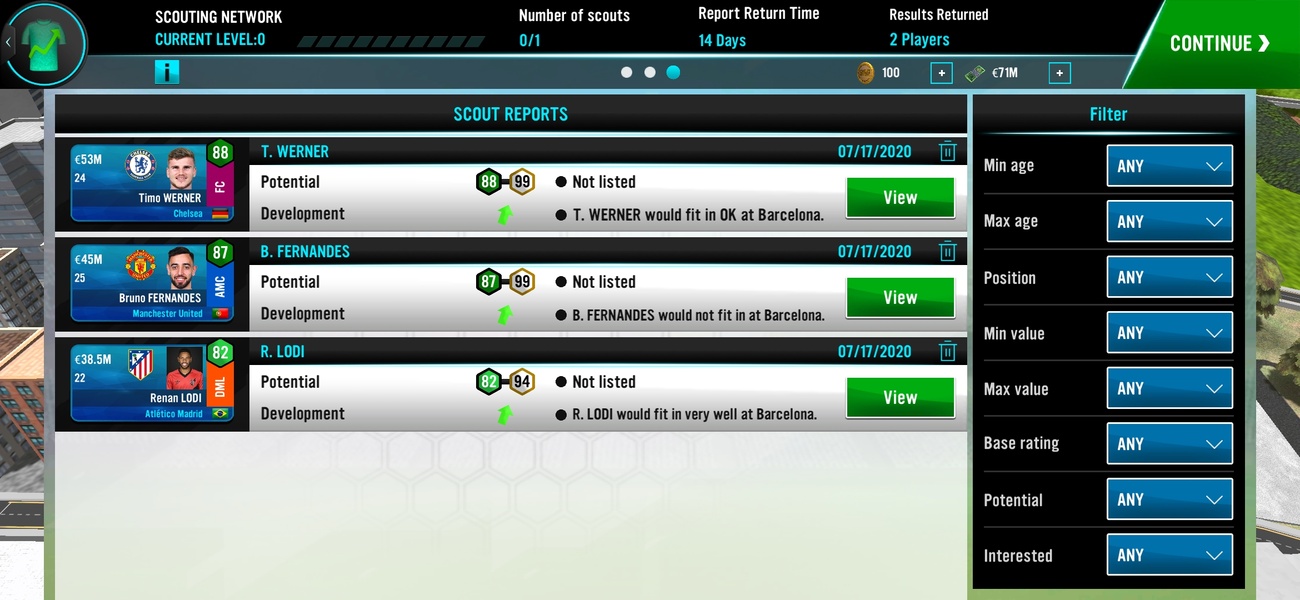Delete the B. Fernandes scout report
The height and width of the screenshot is (600, 1300).
947,252
